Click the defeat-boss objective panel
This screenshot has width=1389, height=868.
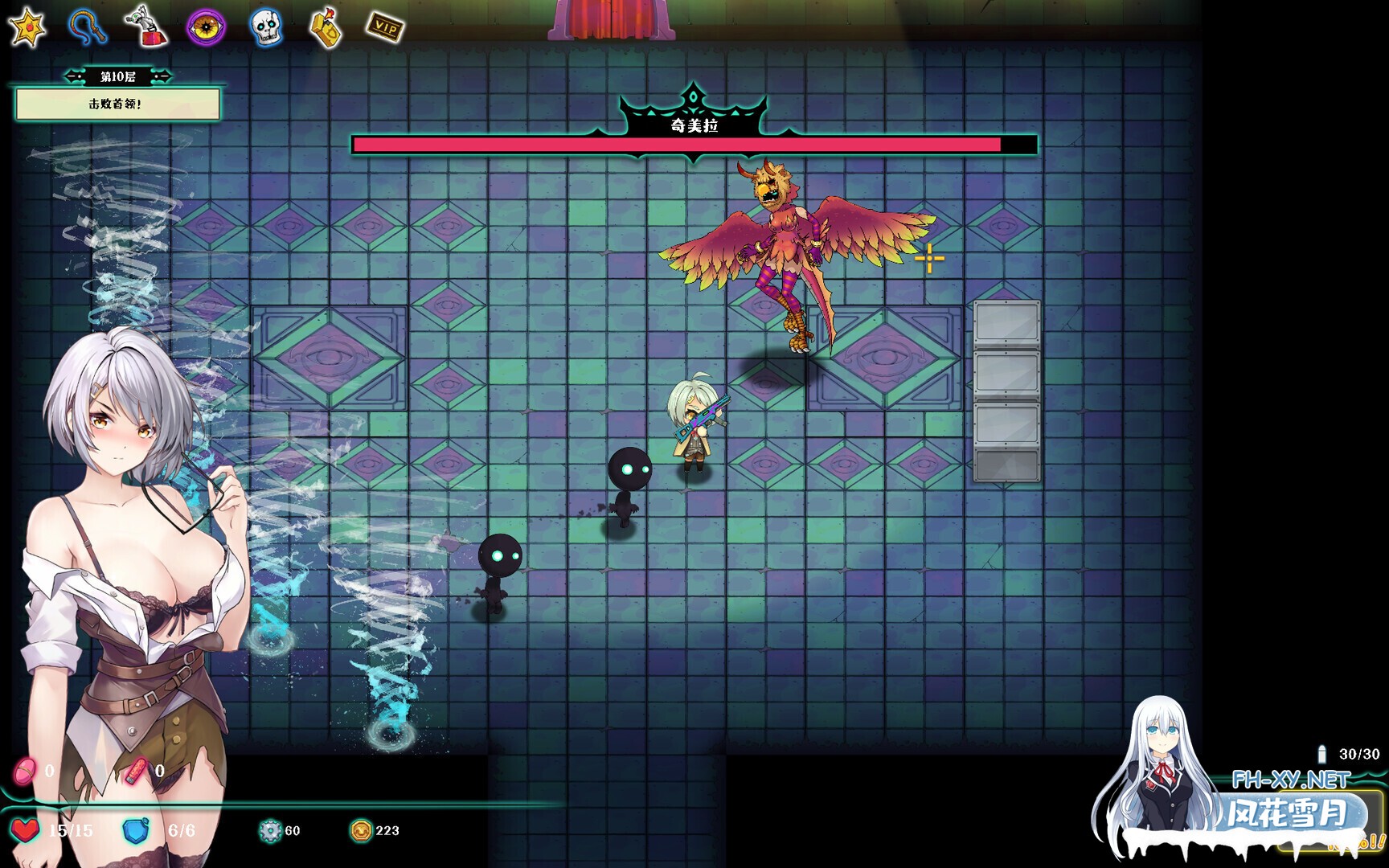tap(117, 104)
